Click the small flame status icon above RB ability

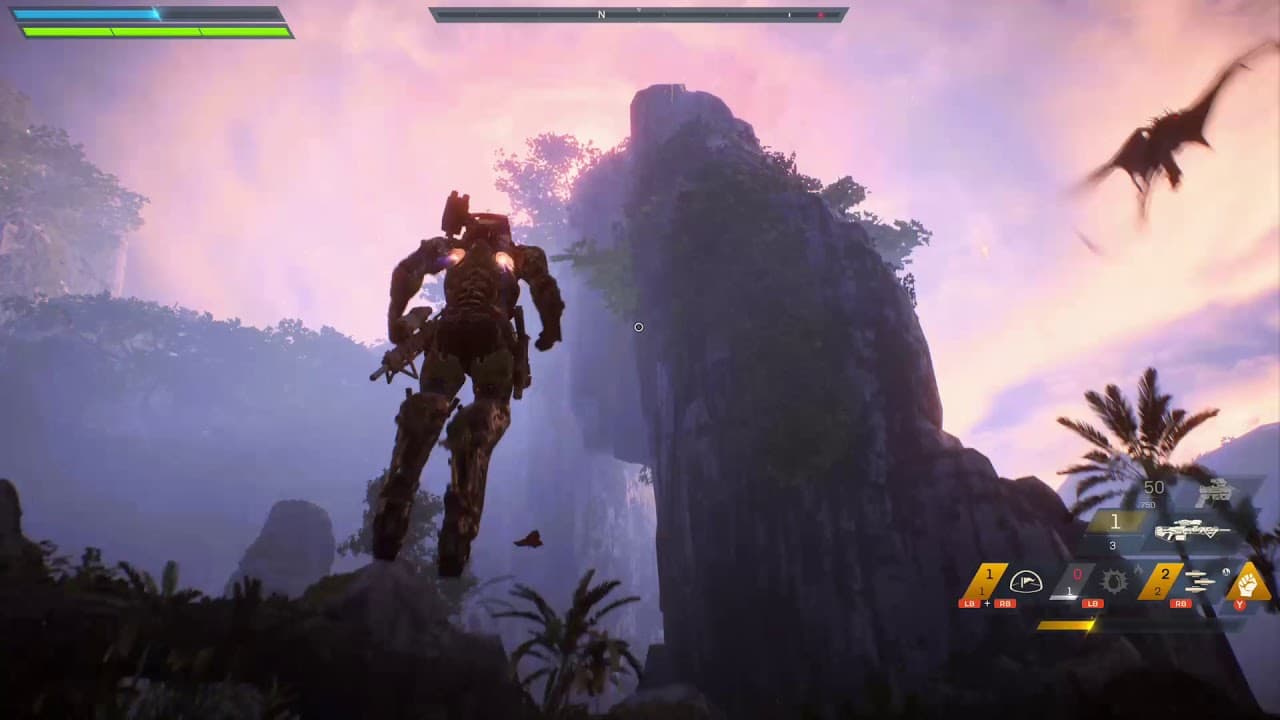click(x=1138, y=570)
